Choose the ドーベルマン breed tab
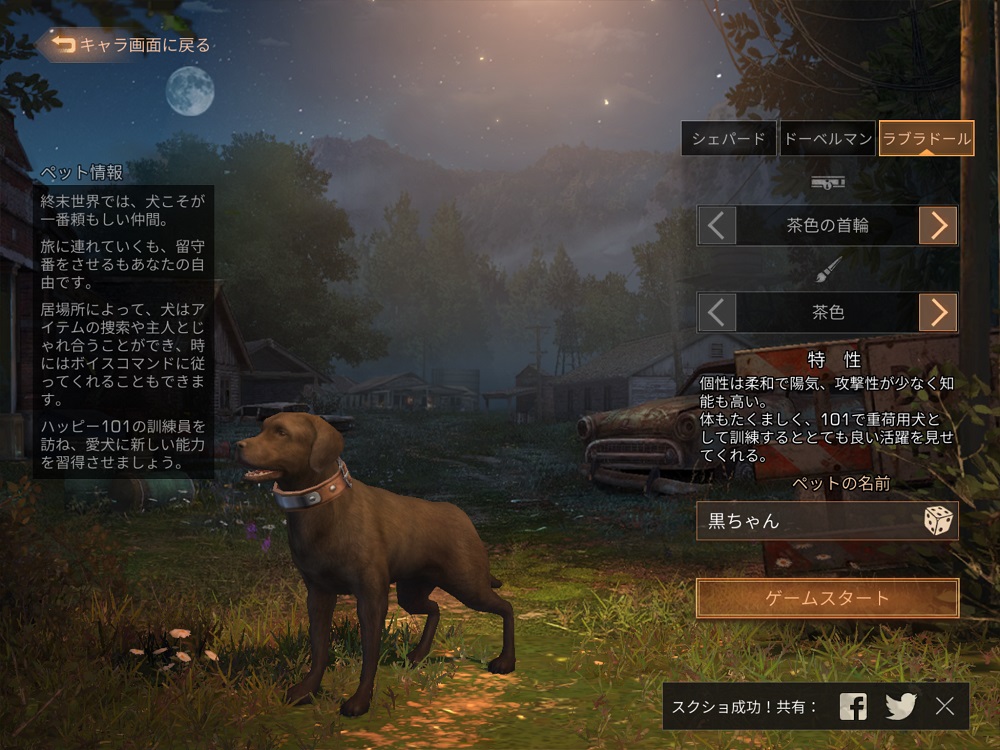 click(x=828, y=139)
